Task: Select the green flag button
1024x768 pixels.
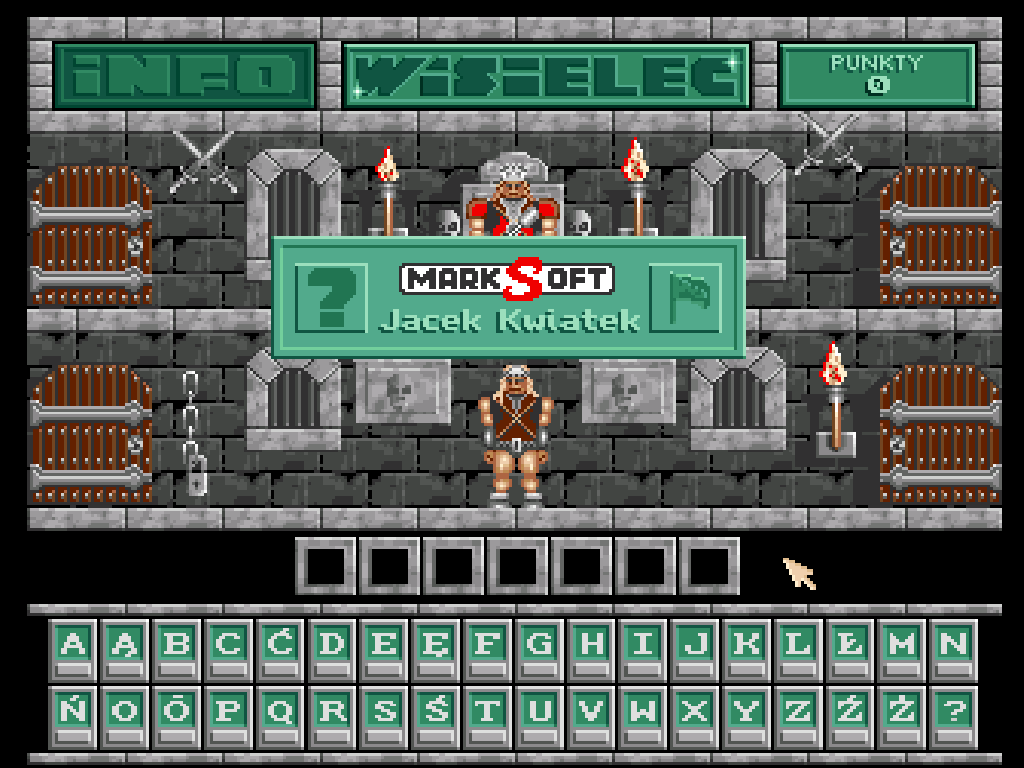Action: tap(686, 296)
